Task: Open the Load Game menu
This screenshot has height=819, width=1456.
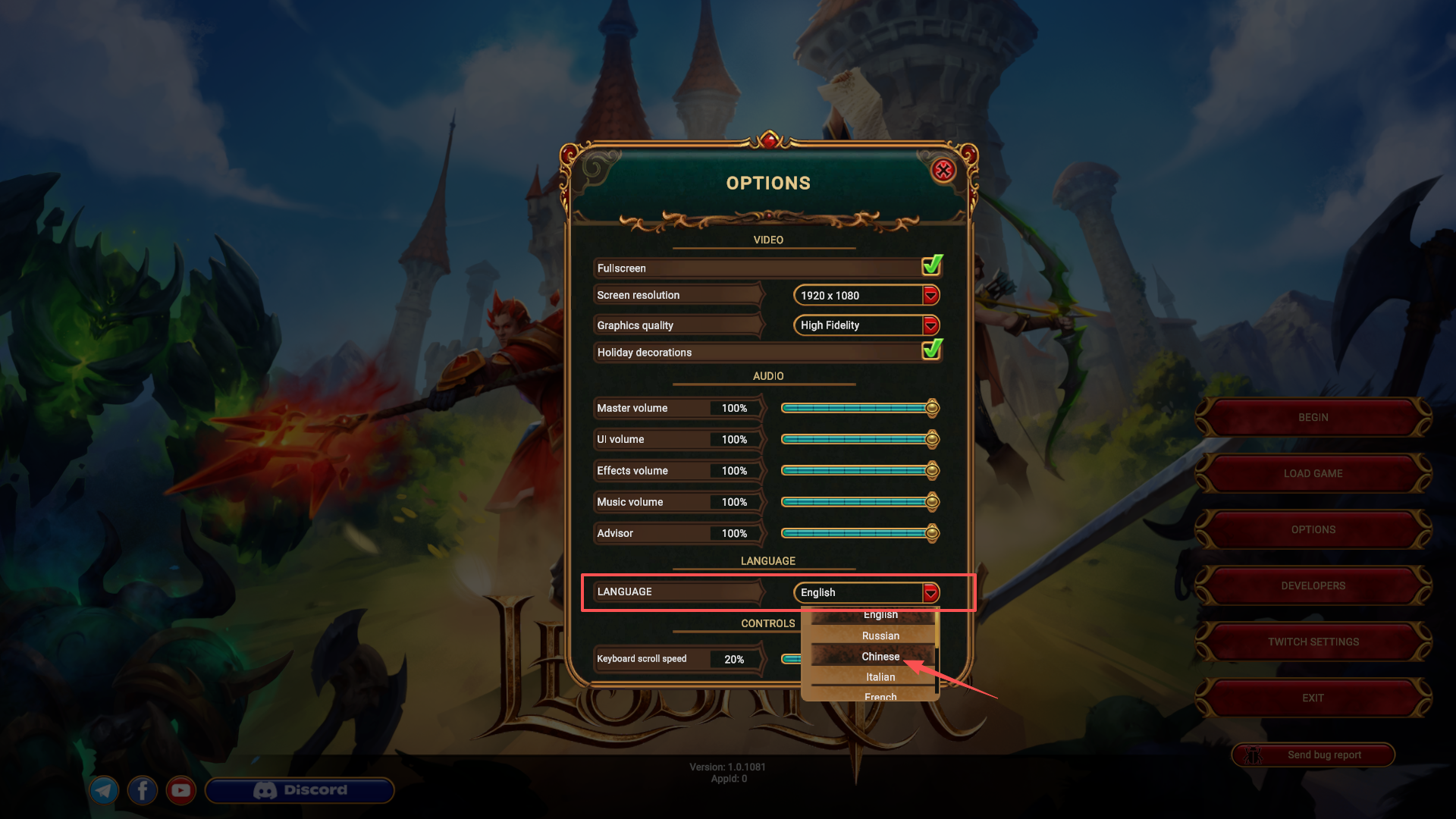Action: click(x=1313, y=473)
